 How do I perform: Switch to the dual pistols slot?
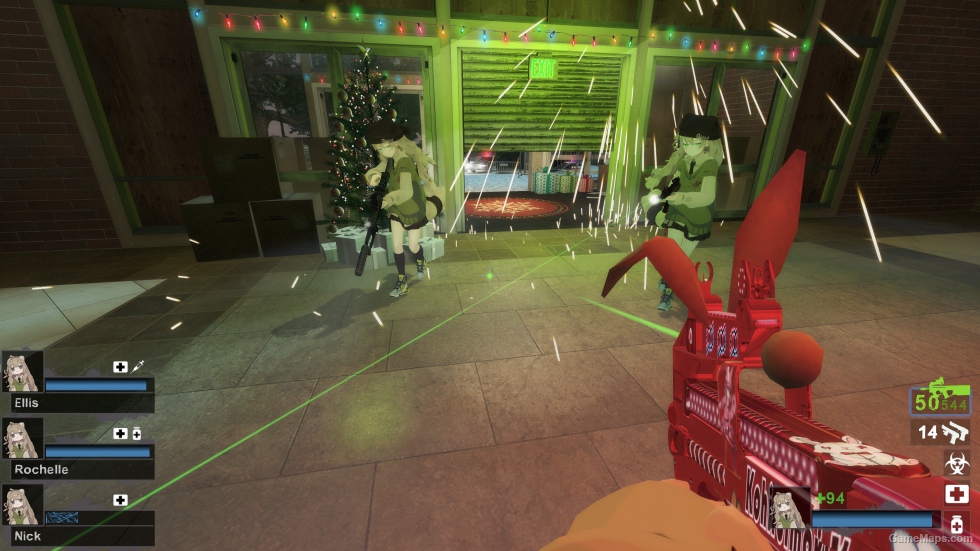944,432
